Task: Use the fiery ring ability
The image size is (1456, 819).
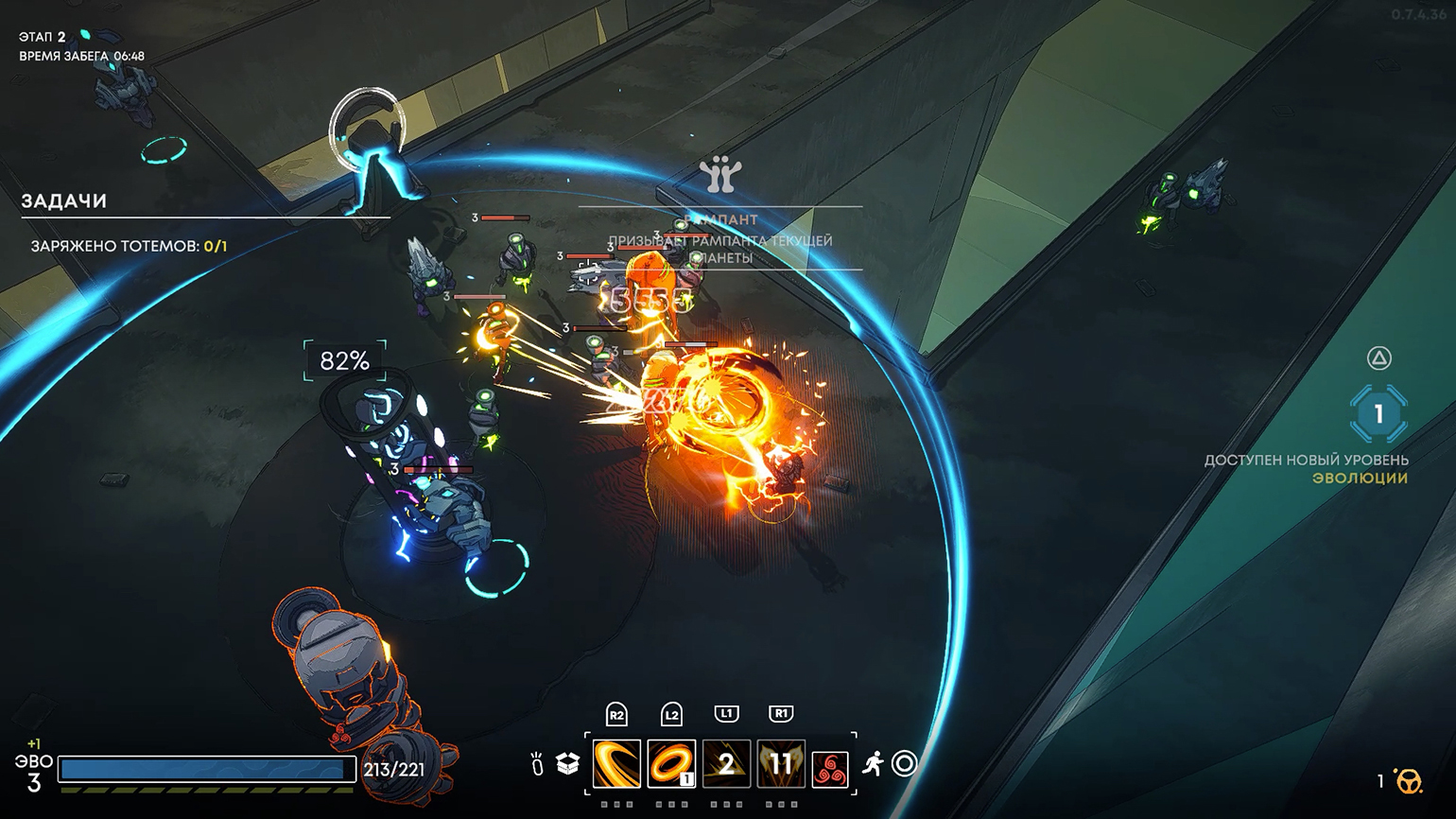Action: [x=671, y=763]
